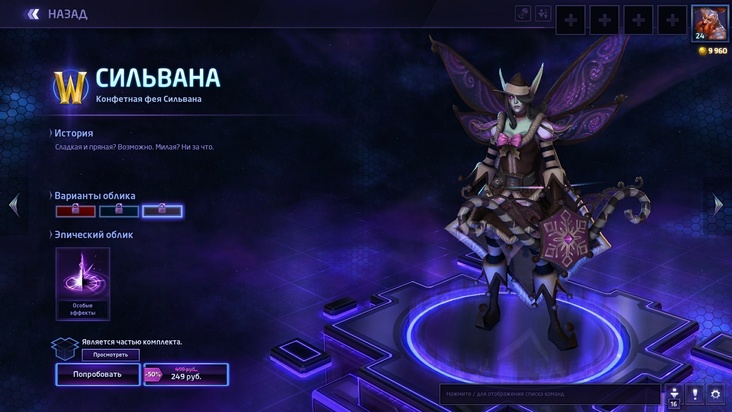Show the next hero skin with right arrow

pyautogui.click(x=718, y=204)
